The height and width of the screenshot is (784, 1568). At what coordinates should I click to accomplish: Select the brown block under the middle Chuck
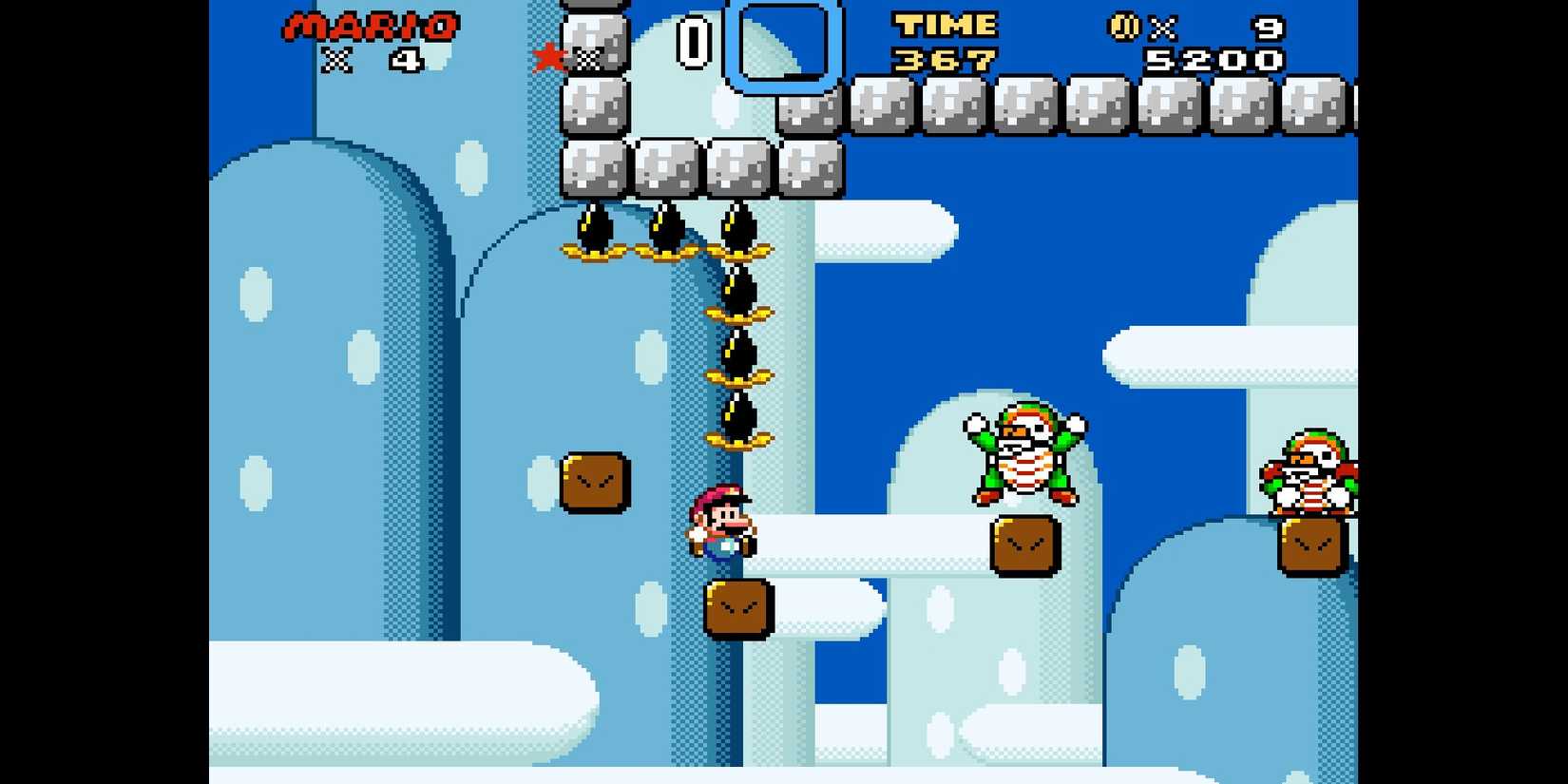click(1023, 544)
